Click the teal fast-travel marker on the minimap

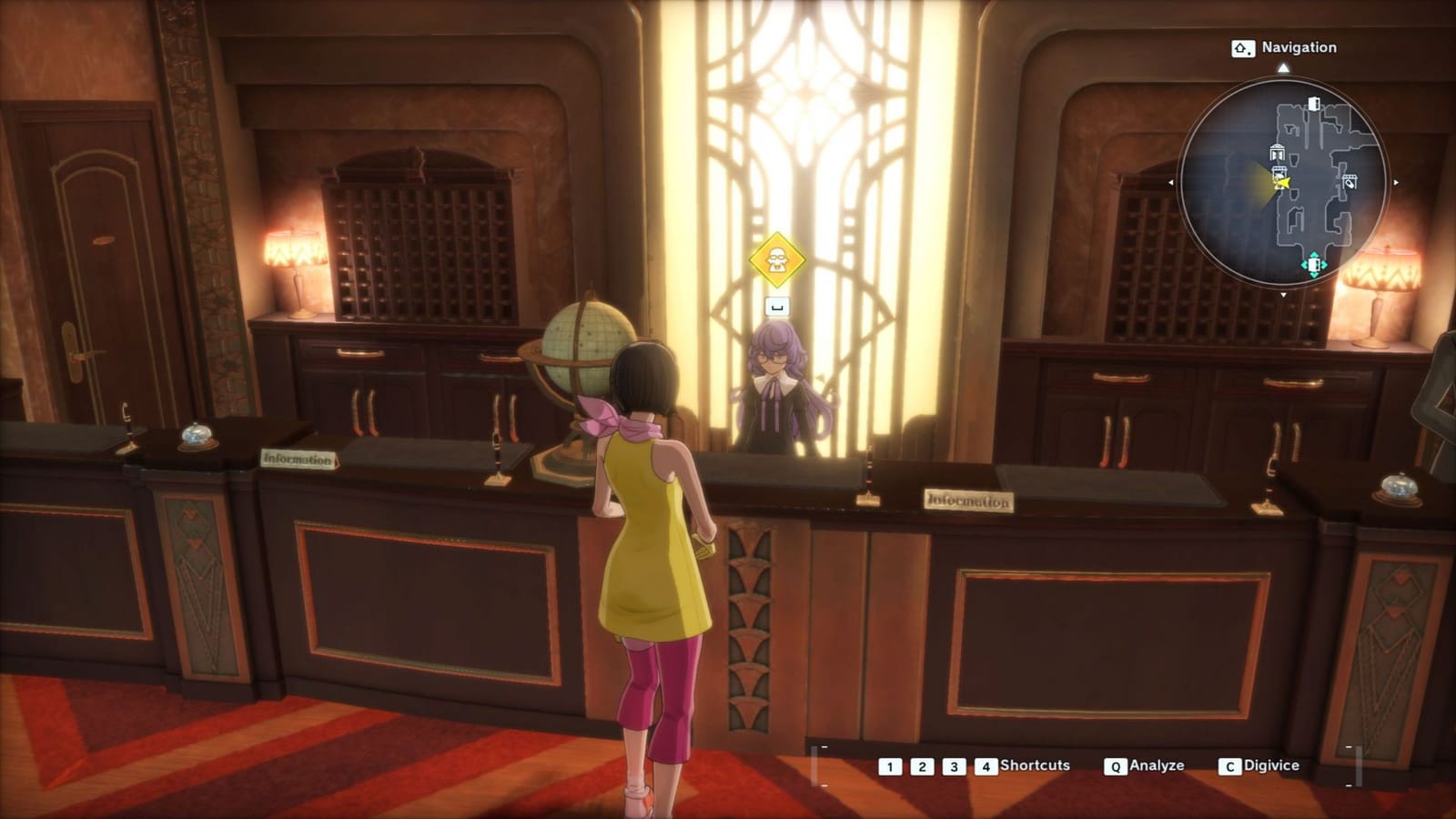[x=1314, y=264]
